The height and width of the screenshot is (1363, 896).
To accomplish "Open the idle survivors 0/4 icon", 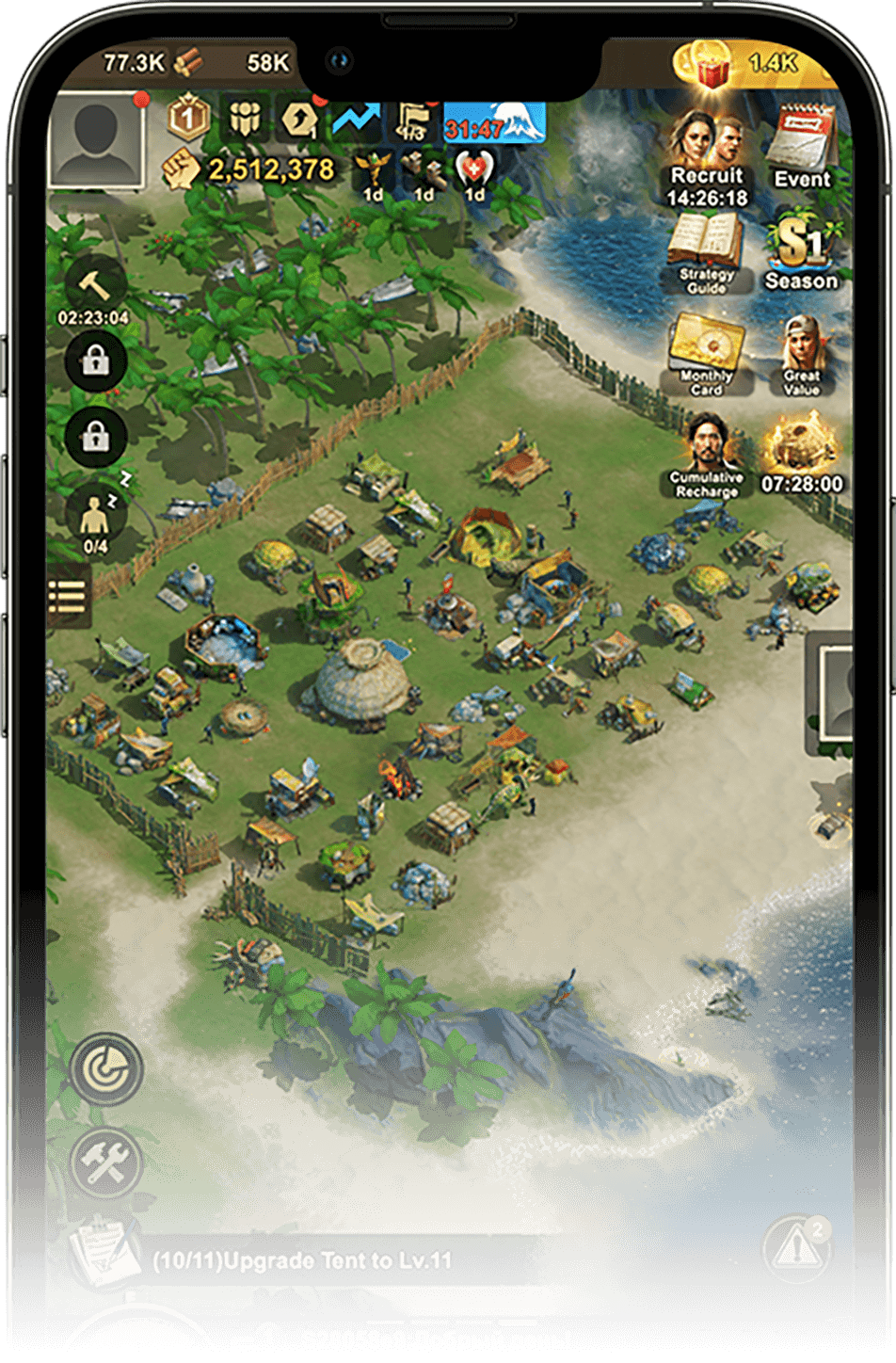I will click(x=96, y=518).
